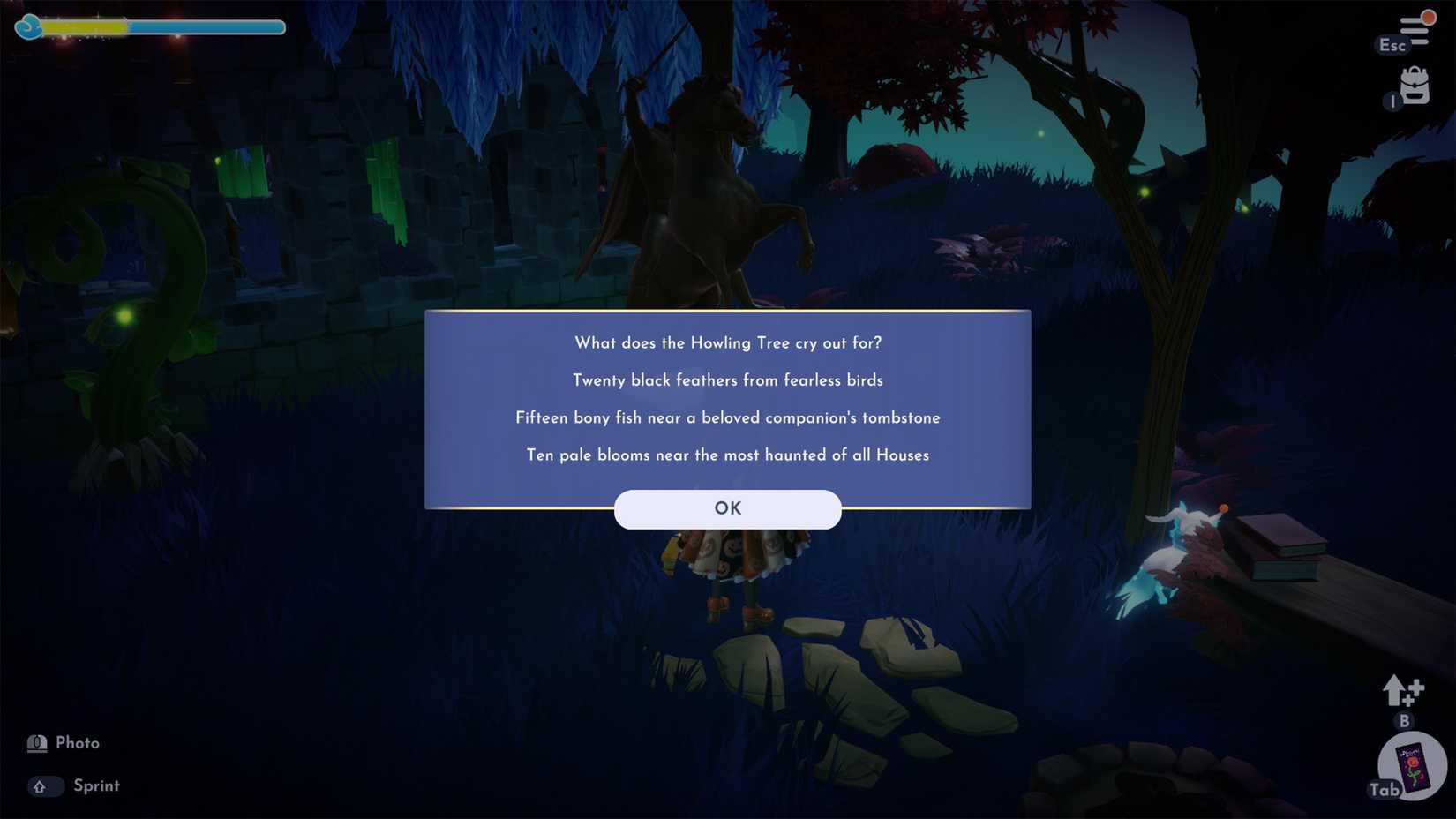Dismiss the riddle dialog with OK
This screenshot has height=819, width=1456.
pyautogui.click(x=726, y=508)
